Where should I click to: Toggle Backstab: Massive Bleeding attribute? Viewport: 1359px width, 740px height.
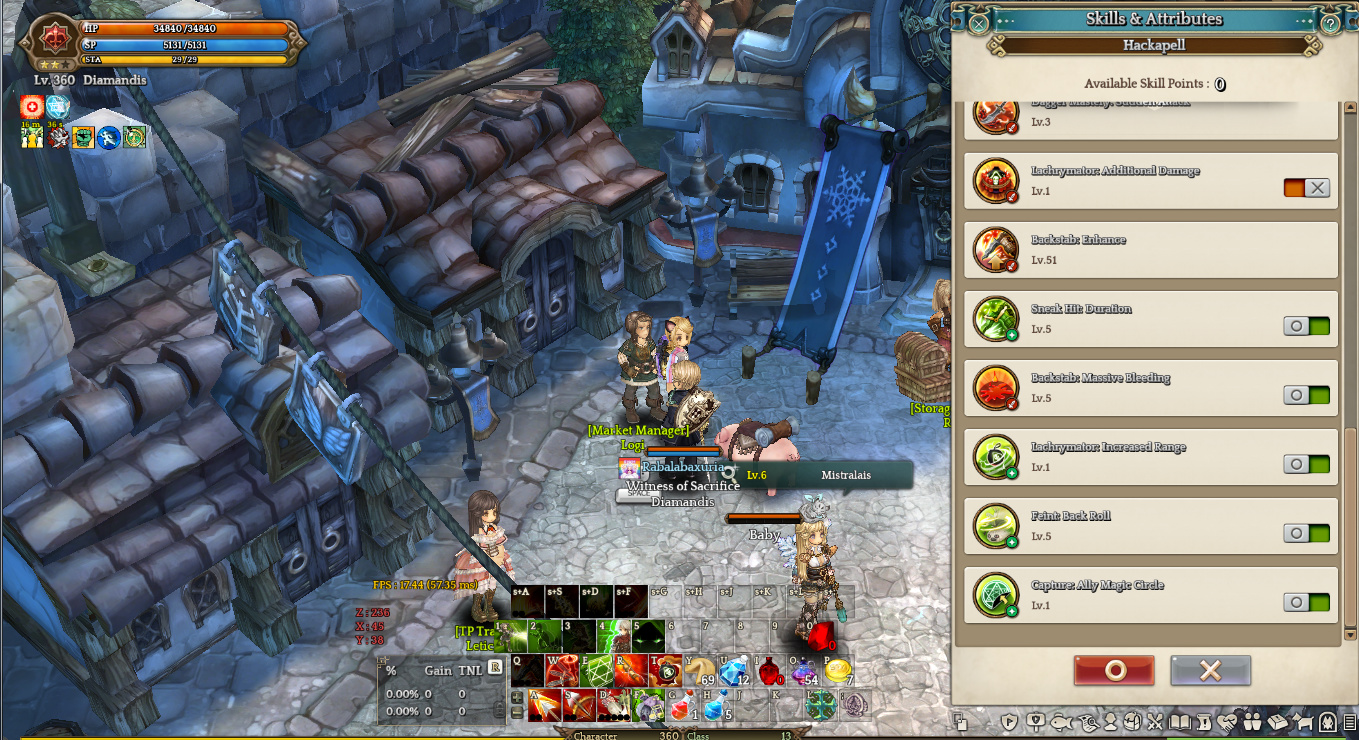point(1306,395)
